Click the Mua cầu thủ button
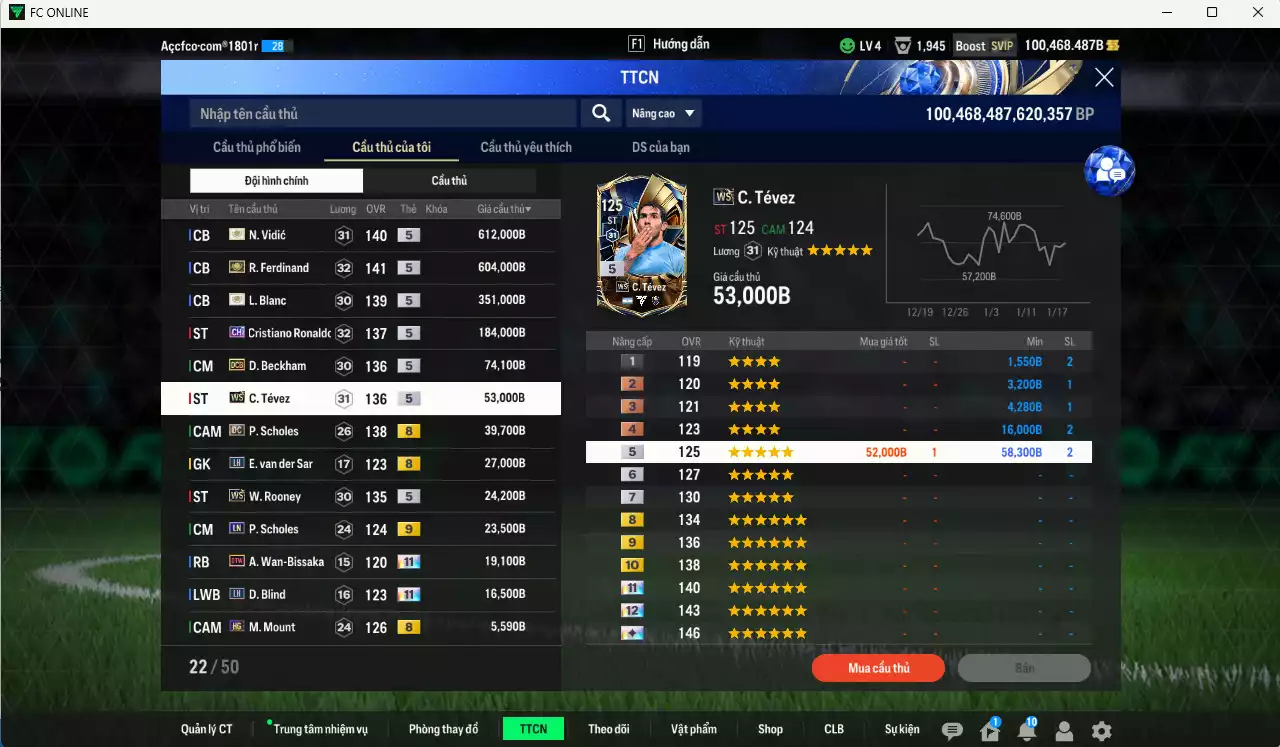 [x=878, y=668]
